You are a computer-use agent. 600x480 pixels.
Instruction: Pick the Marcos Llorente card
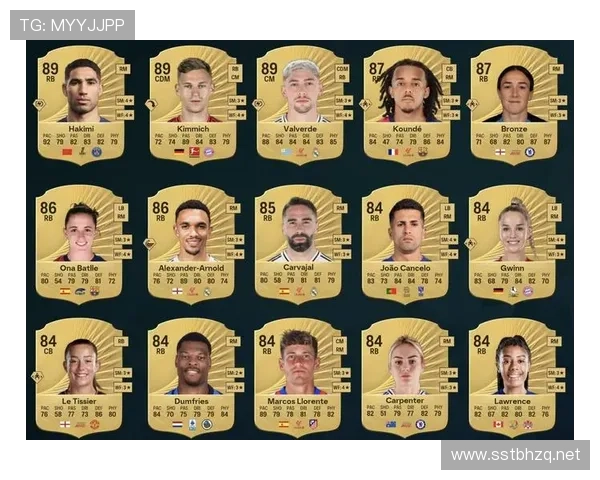point(301,376)
